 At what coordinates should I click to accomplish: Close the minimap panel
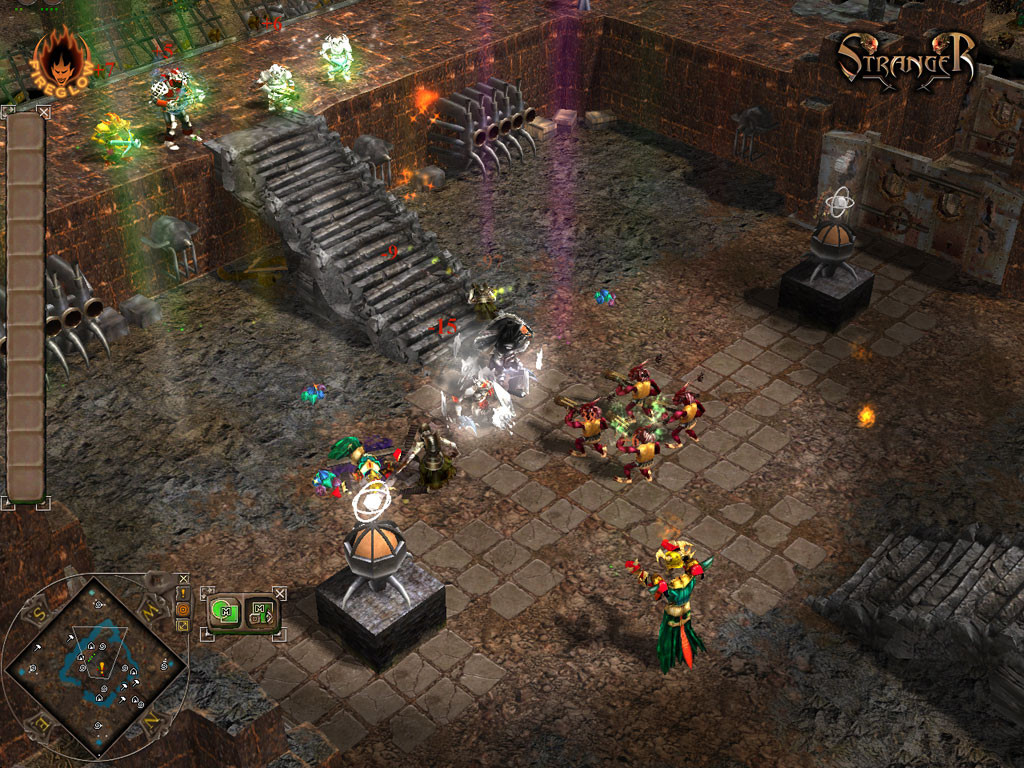[x=183, y=578]
